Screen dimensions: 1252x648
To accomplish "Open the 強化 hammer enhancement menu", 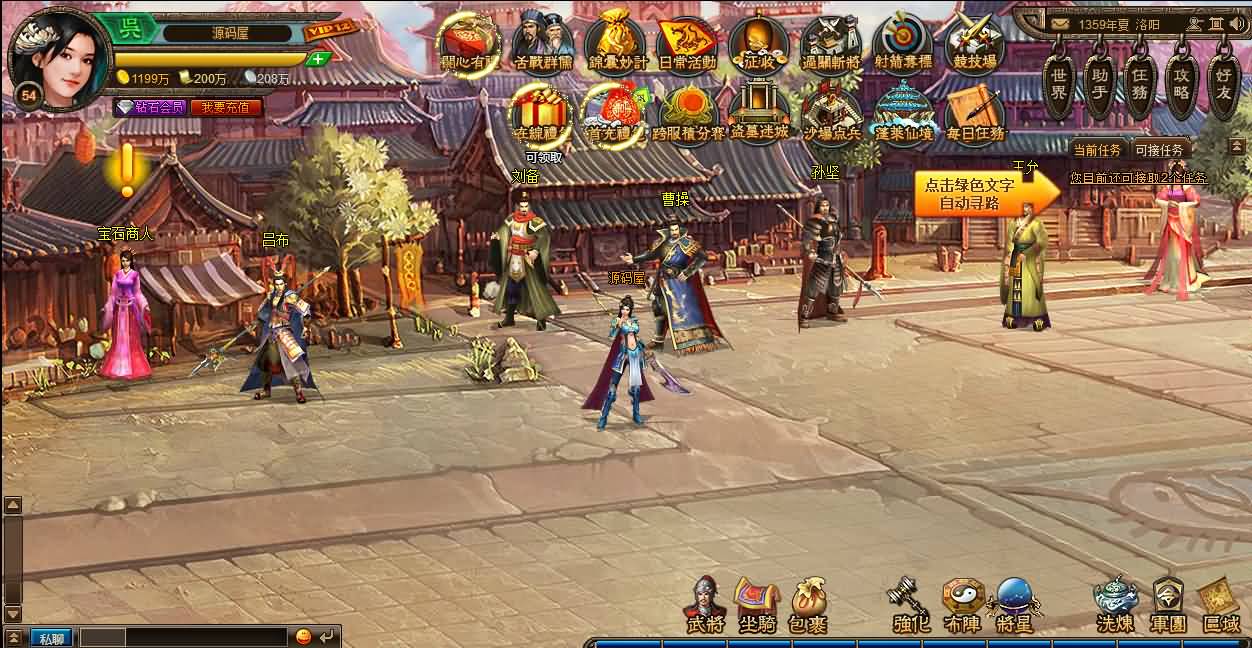I will pyautogui.click(x=910, y=605).
